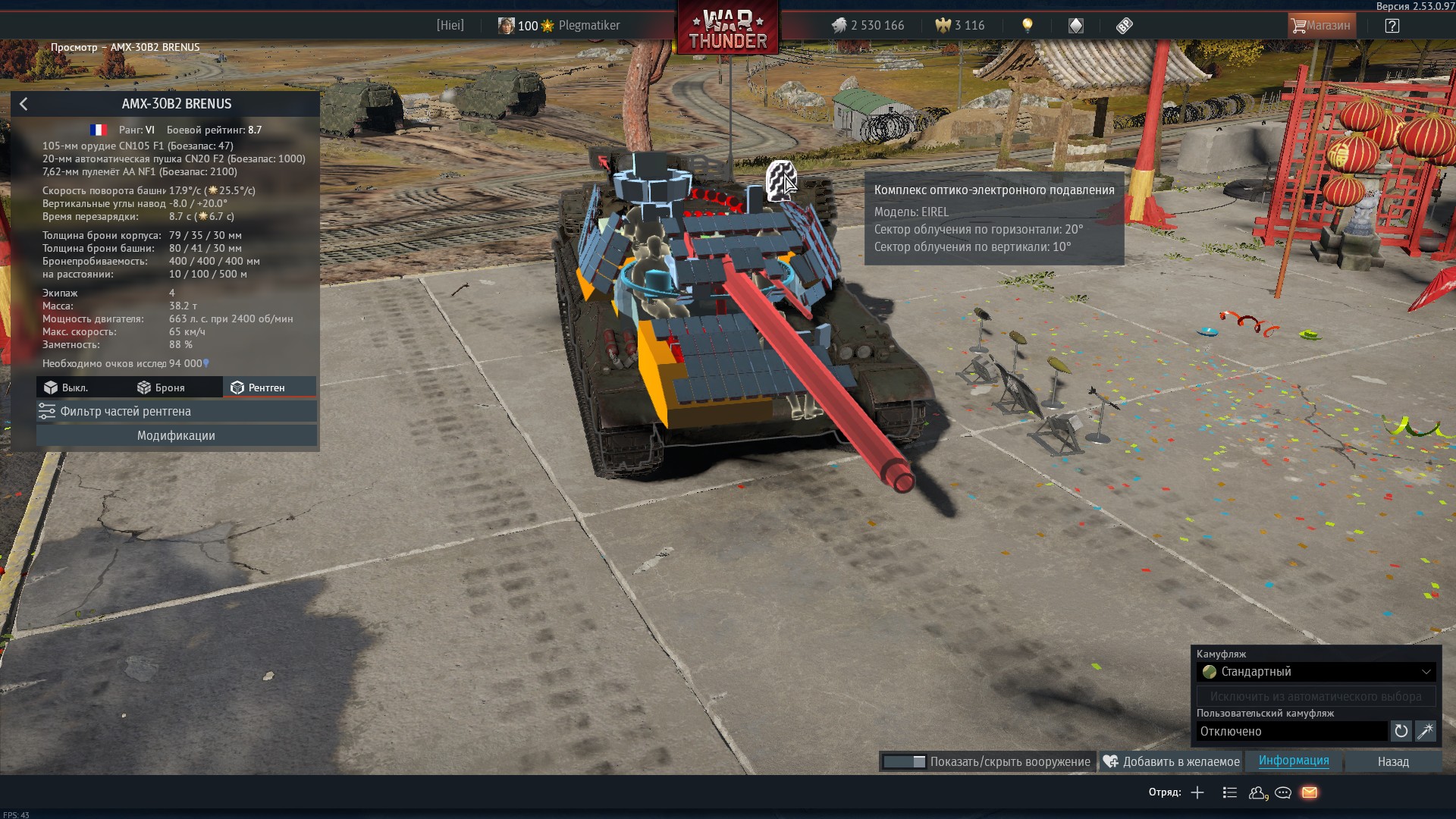Screen dimensions: 1456x819
Task: Switch to the Броня armor view
Action: point(161,388)
